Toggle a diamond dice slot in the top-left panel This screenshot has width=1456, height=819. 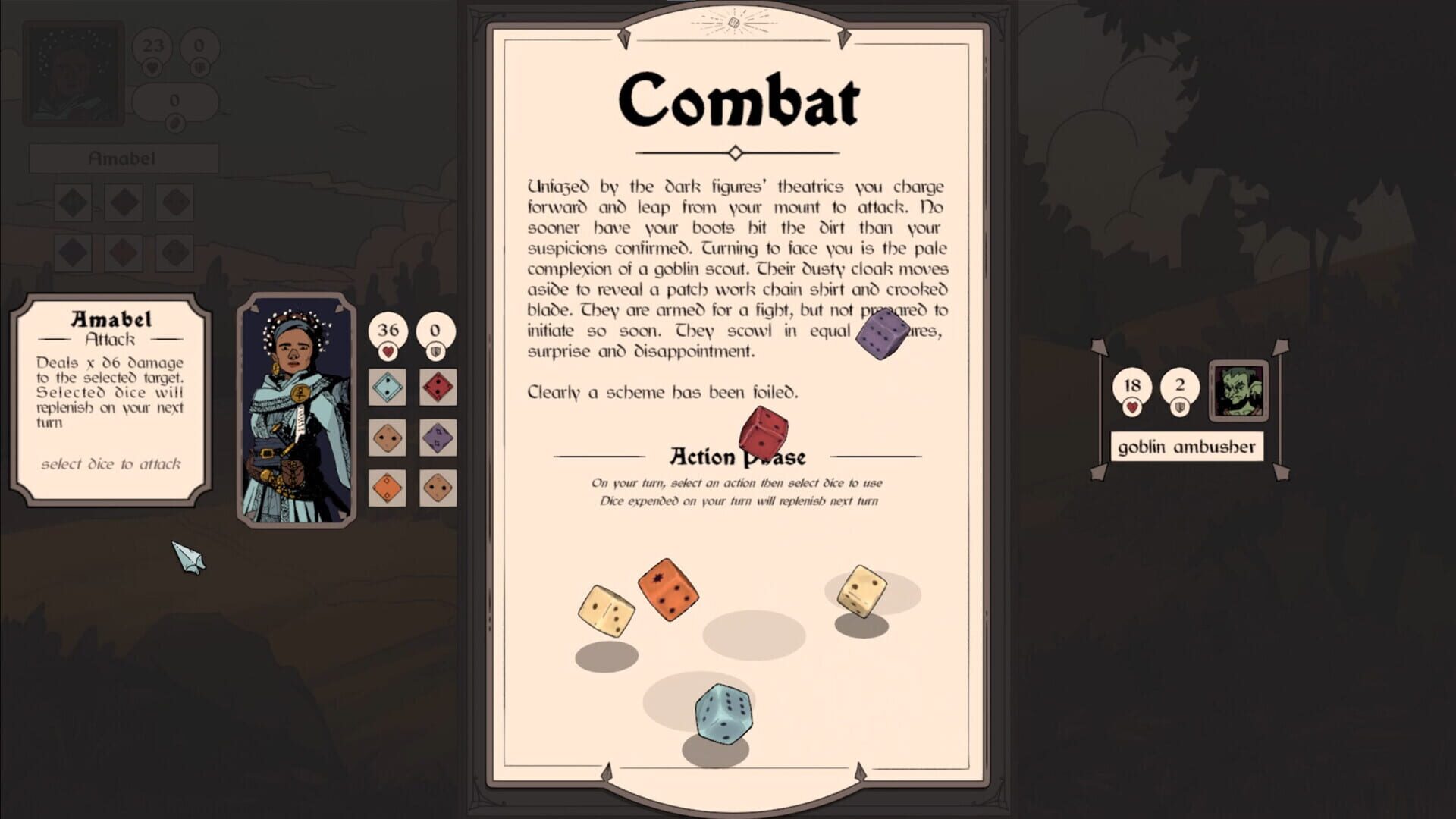pyautogui.click(x=72, y=203)
